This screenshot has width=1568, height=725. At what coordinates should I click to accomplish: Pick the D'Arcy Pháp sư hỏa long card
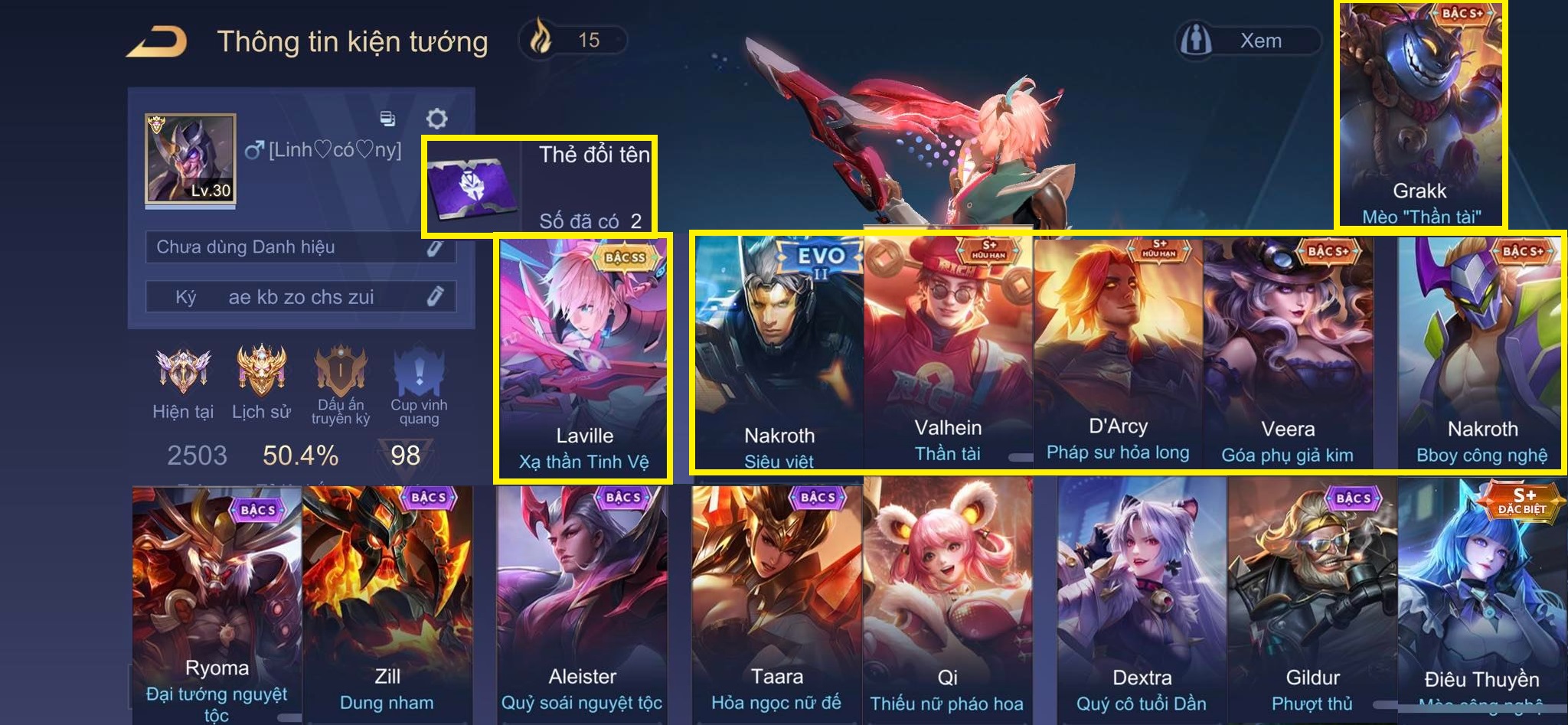coord(1118,352)
